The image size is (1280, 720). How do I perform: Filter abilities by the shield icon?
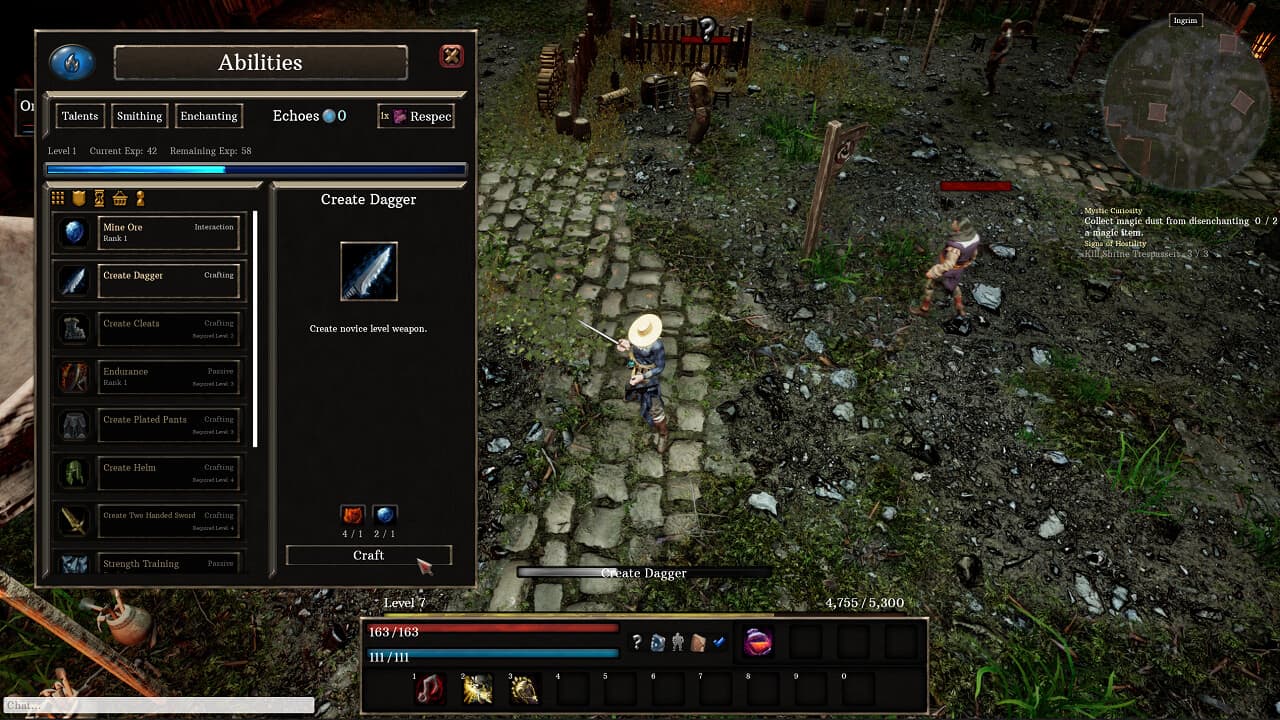click(79, 198)
